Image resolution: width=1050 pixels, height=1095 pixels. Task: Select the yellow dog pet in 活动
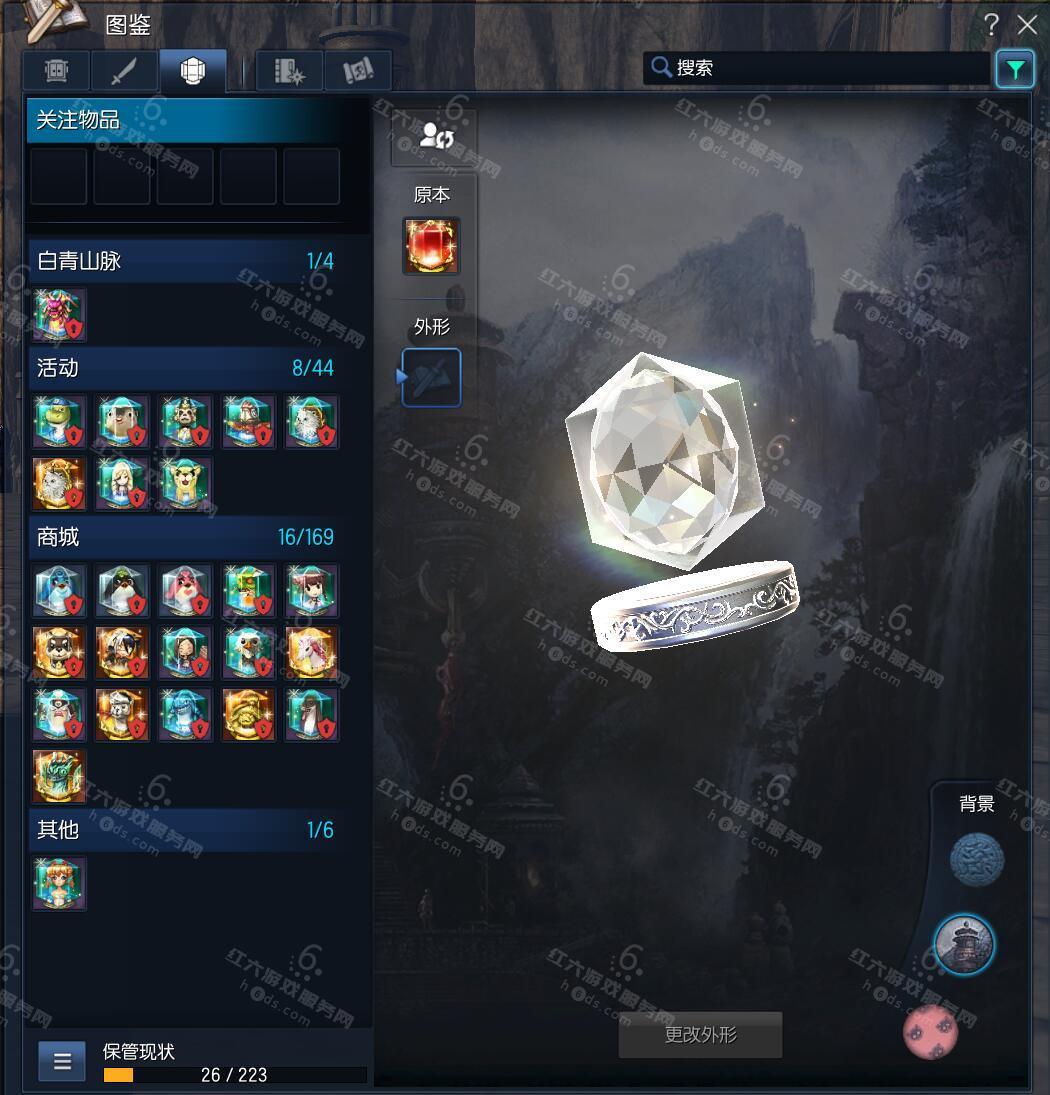(186, 484)
